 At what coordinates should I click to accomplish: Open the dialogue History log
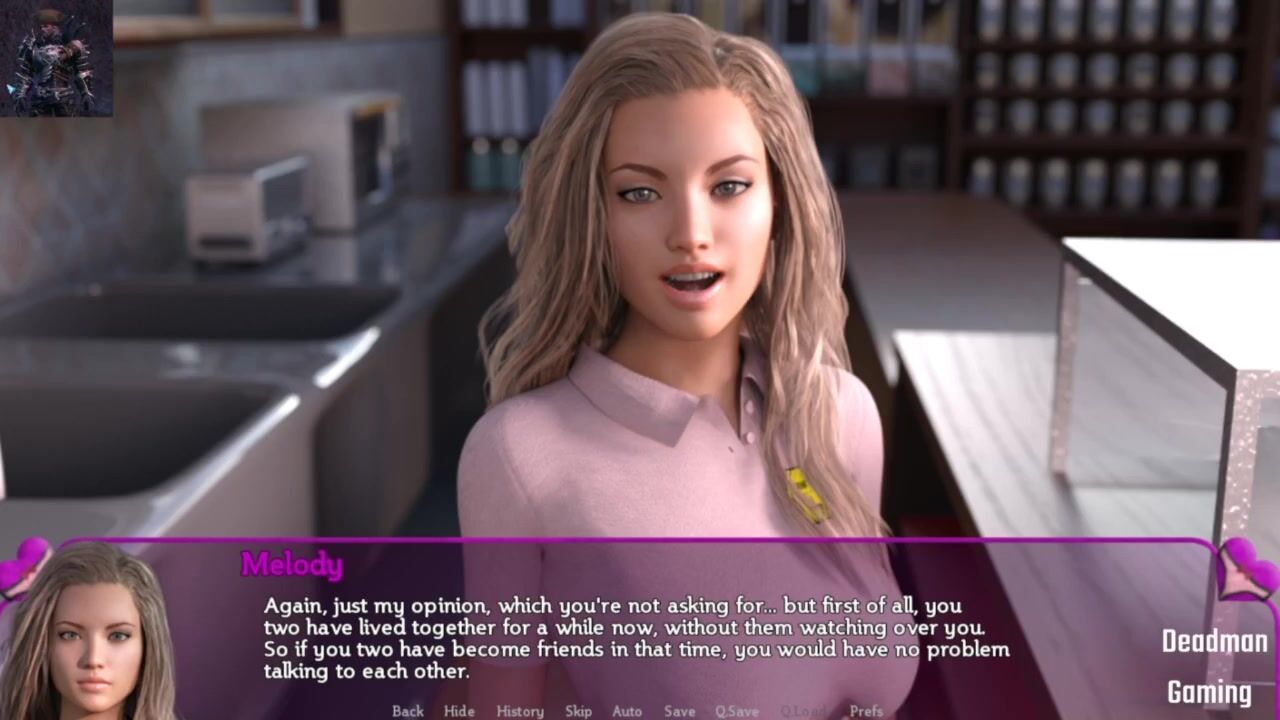point(520,711)
